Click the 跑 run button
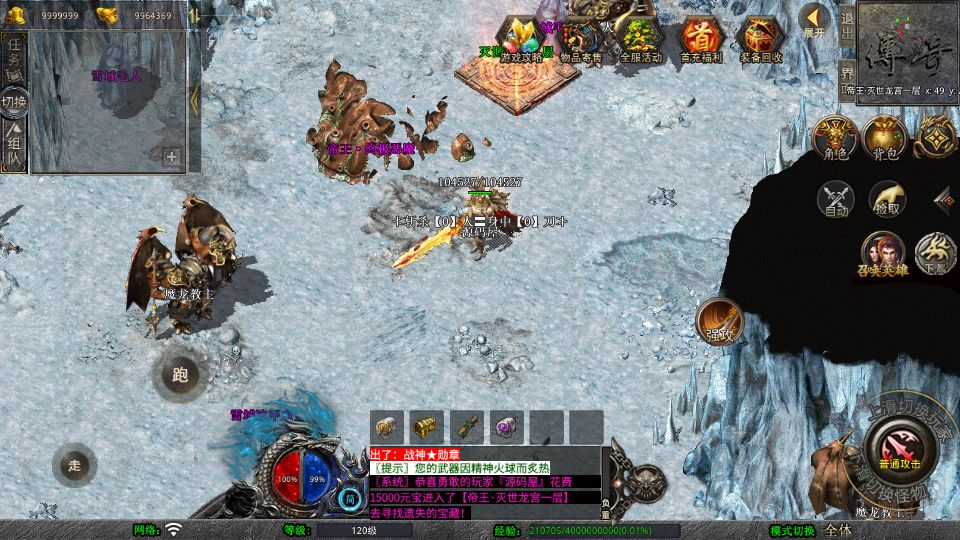960x540 pixels. pyautogui.click(x=180, y=375)
